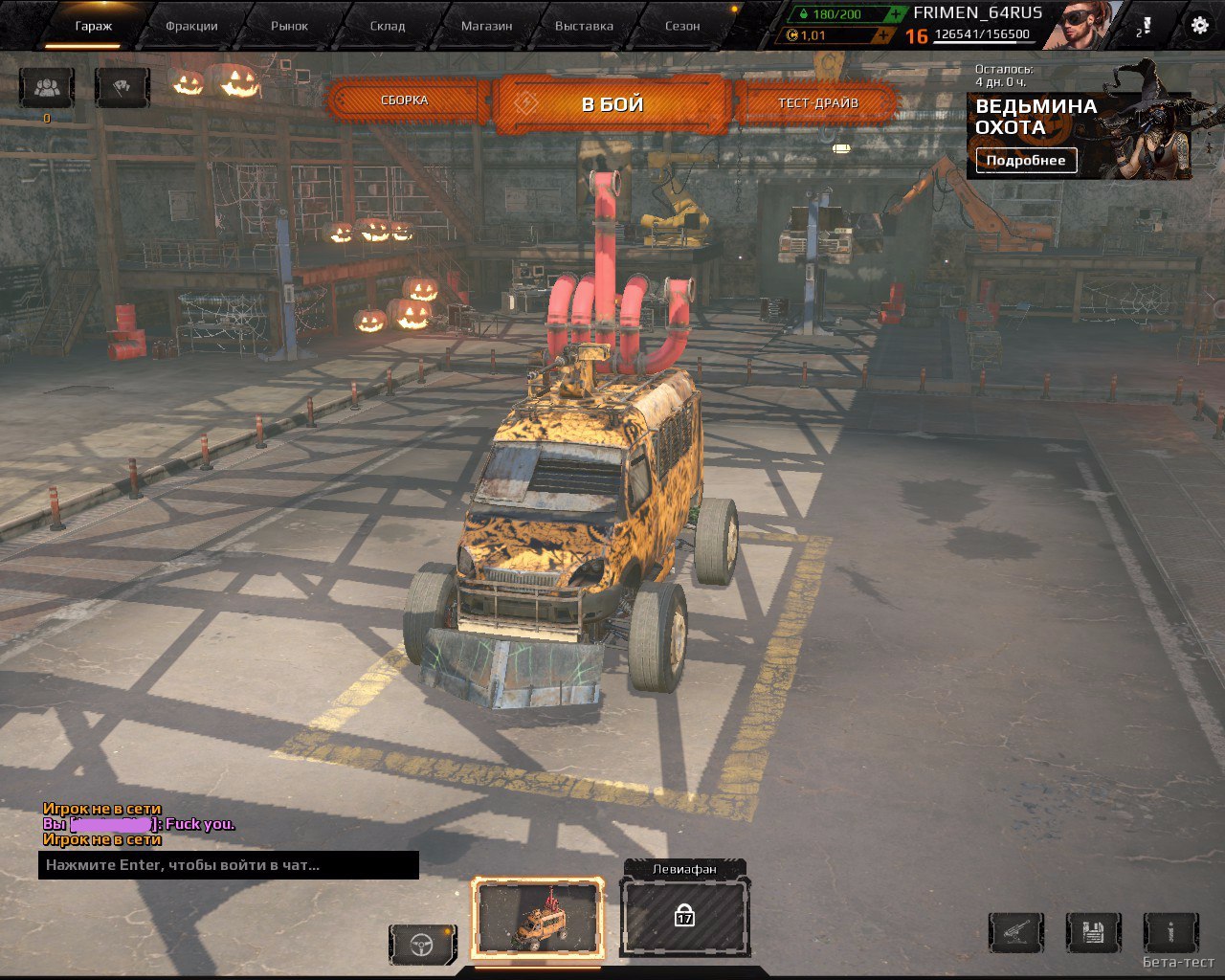Click the small icon right of the blueprint button
The image size is (1225, 980).
click(1172, 932)
